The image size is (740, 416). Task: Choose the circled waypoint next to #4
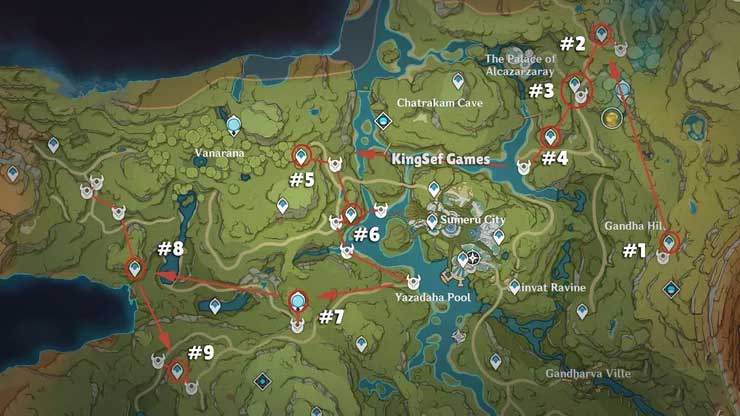pyautogui.click(x=549, y=137)
